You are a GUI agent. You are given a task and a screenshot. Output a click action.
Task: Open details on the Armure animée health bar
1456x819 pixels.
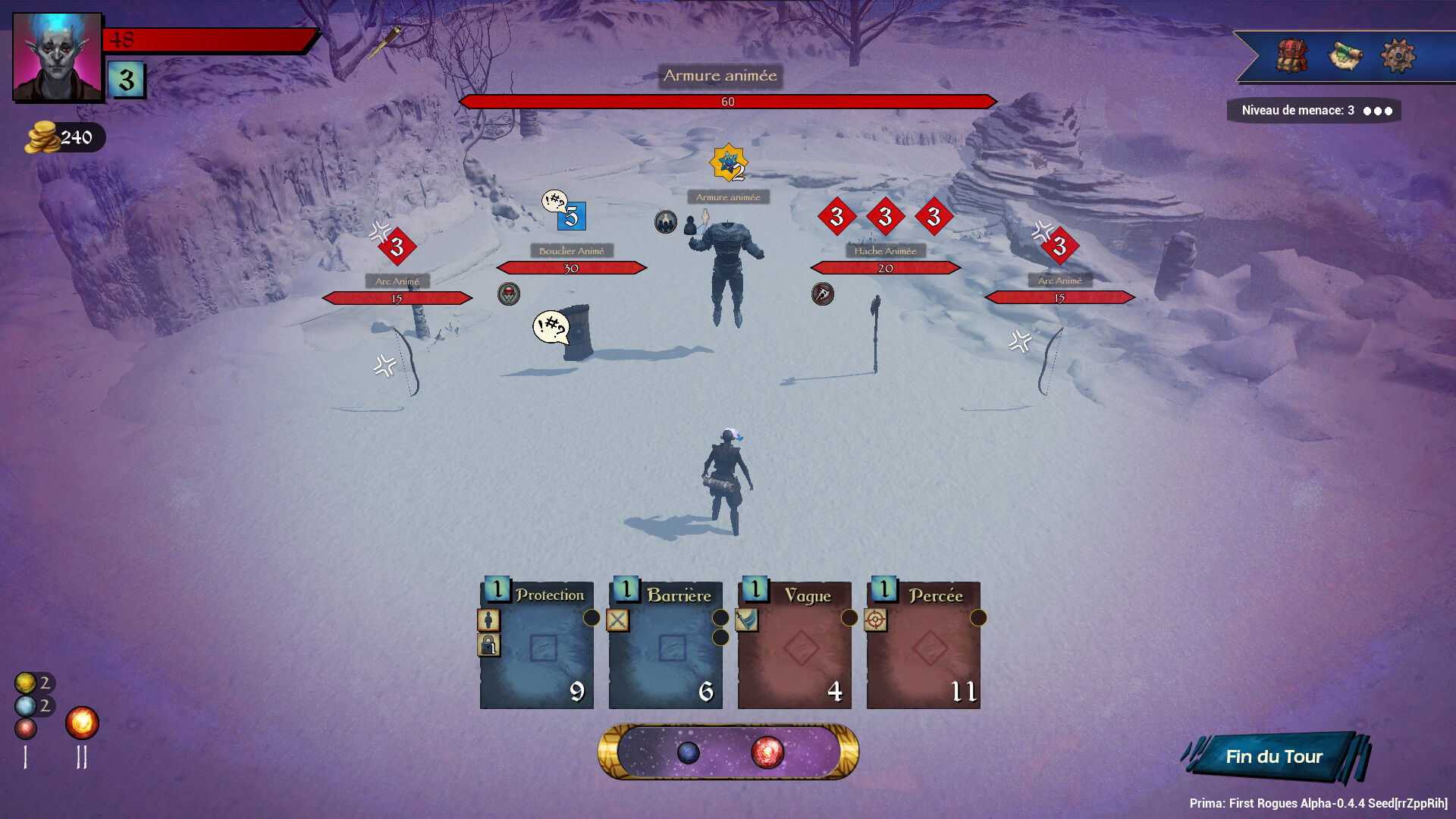tap(728, 99)
